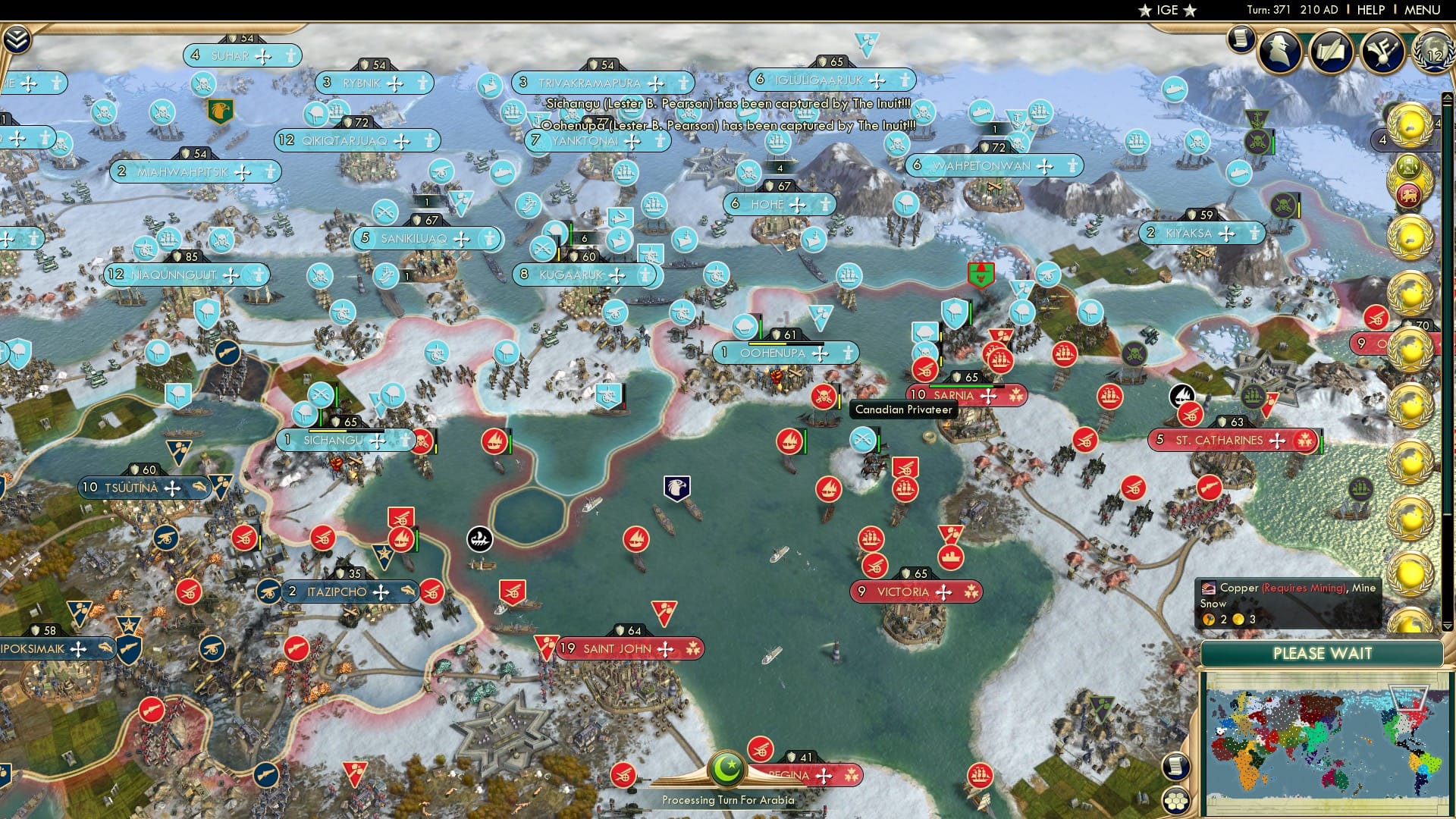Open the HELP menu item
The height and width of the screenshot is (819, 1456).
click(x=1370, y=10)
